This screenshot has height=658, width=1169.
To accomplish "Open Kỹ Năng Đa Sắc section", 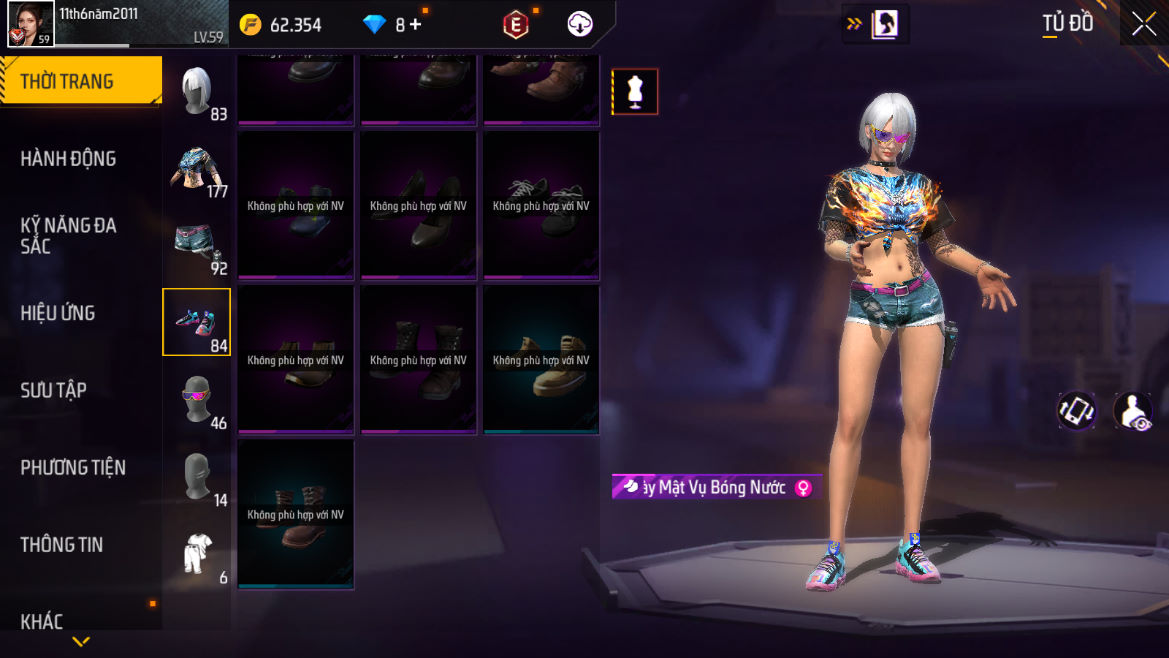I will point(68,235).
